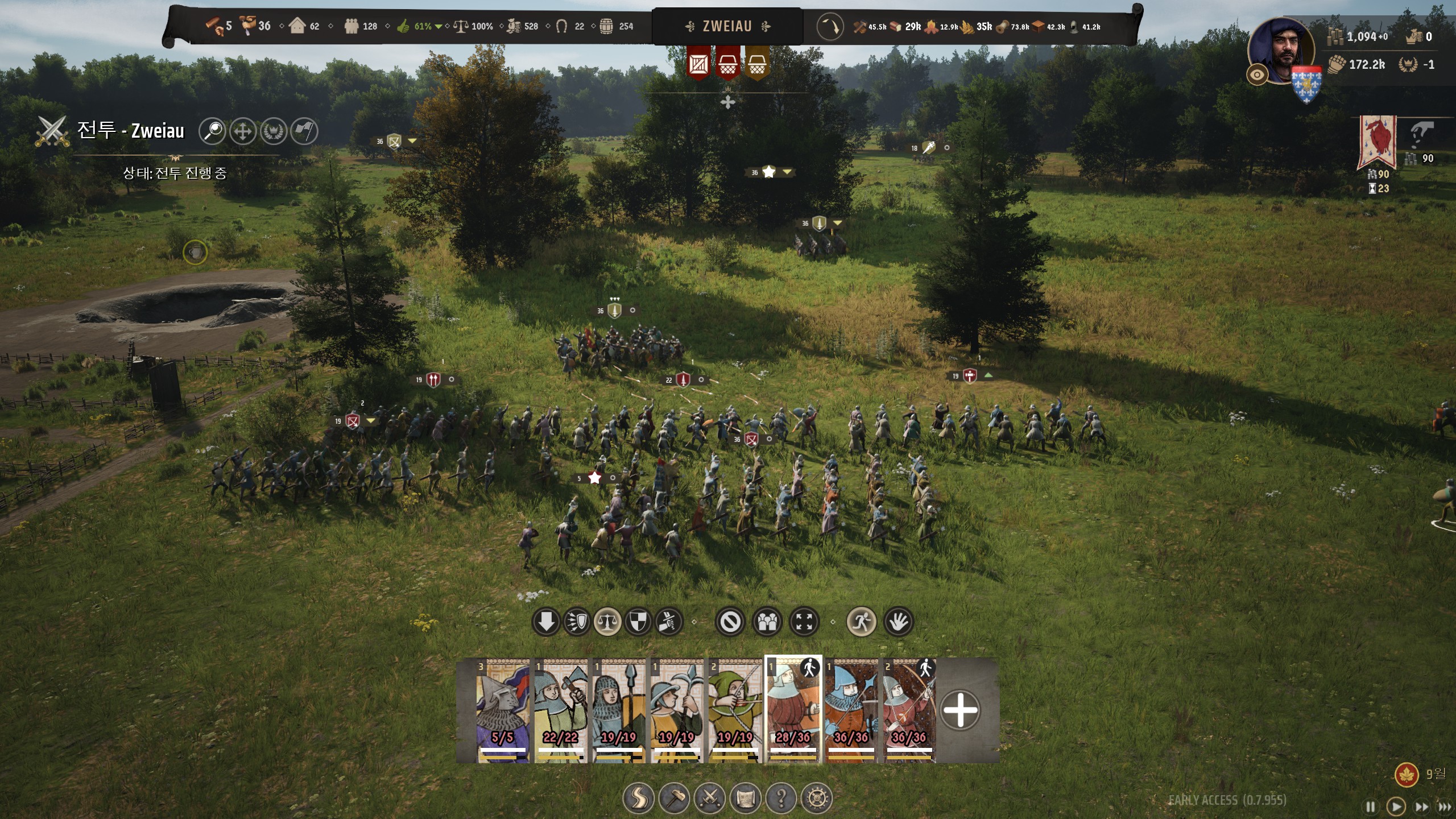Open the map scroll button
The height and width of the screenshot is (819, 1456).
pos(746,799)
